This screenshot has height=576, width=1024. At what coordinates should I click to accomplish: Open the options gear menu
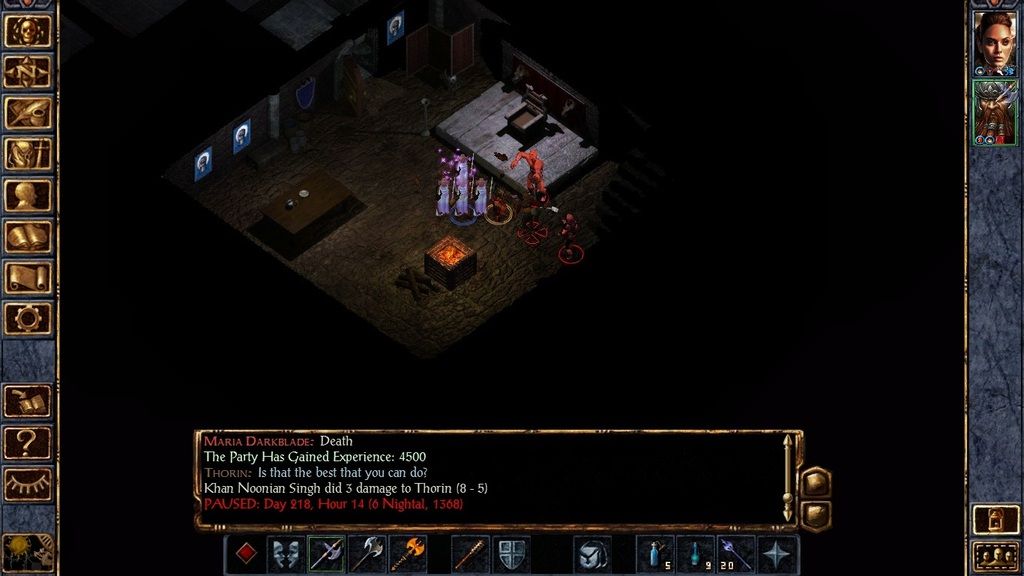point(27,318)
